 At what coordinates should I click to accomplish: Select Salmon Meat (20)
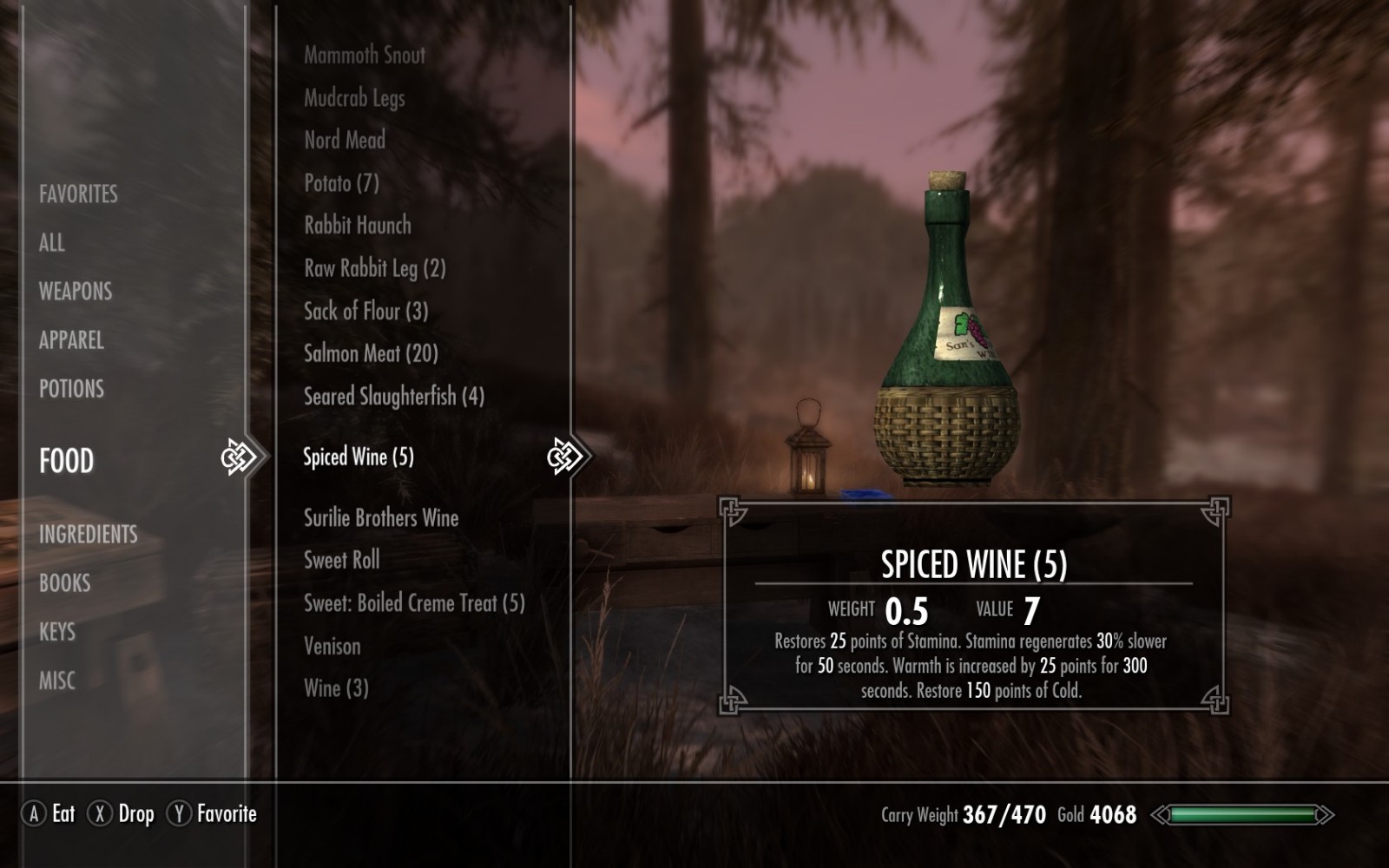[x=371, y=353]
